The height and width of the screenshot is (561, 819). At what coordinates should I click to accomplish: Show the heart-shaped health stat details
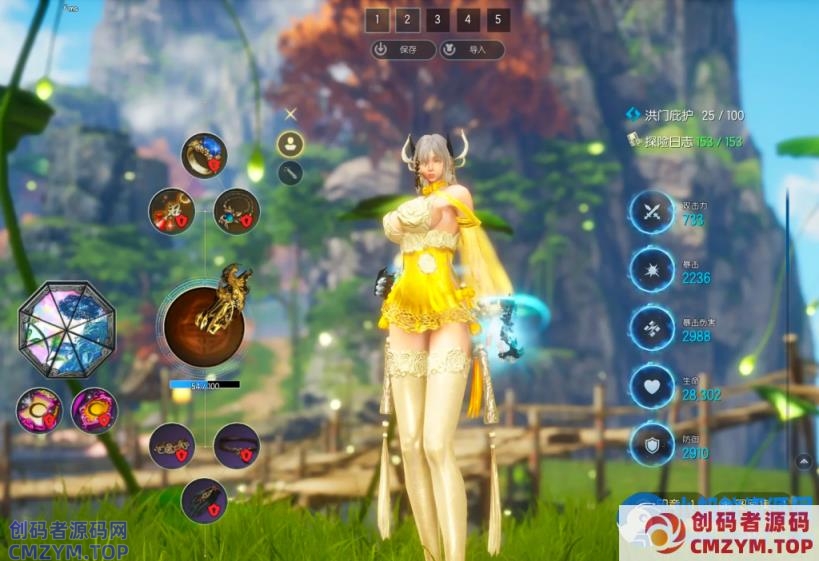coord(653,387)
